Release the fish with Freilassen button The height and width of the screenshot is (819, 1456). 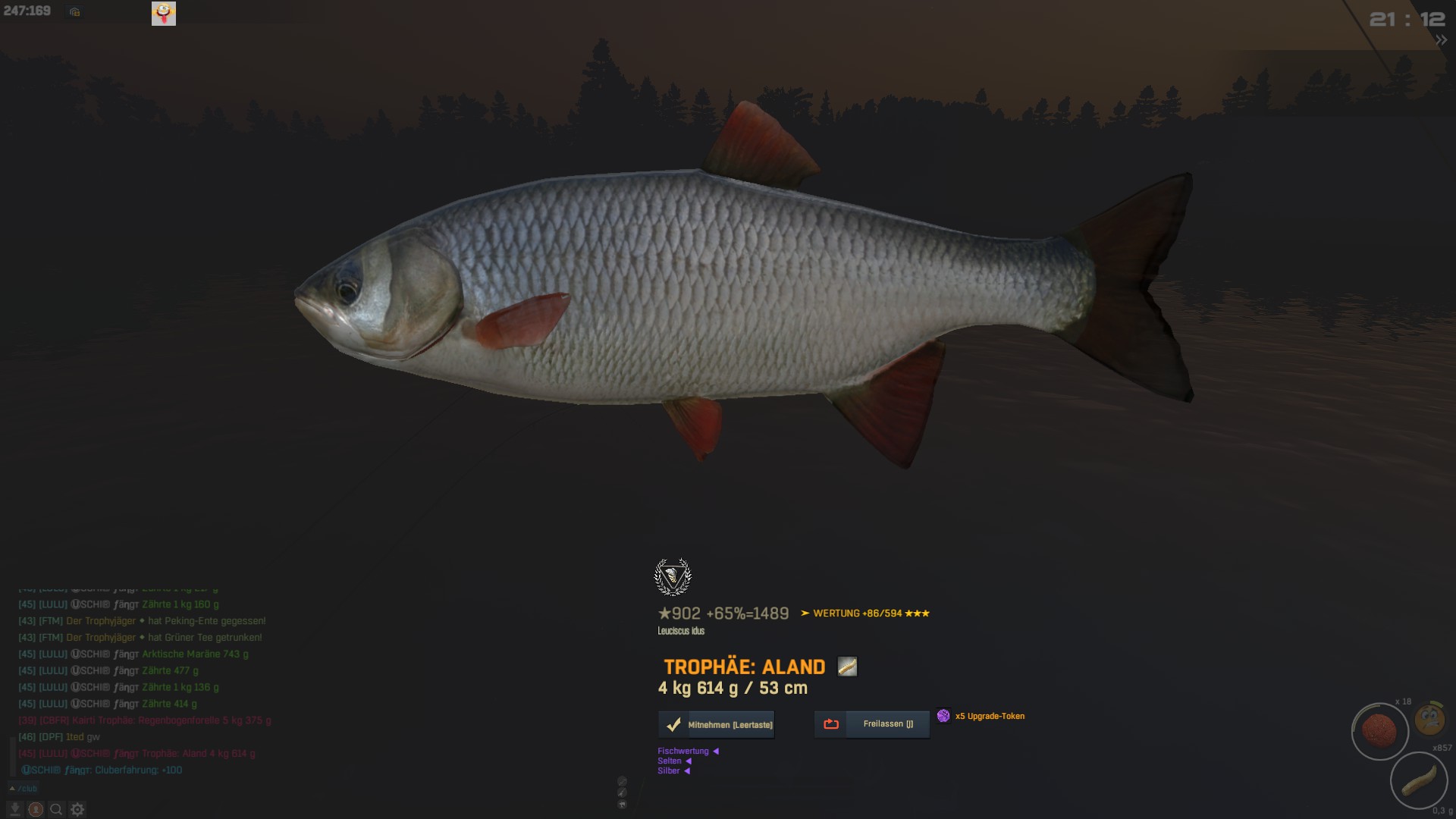(872, 724)
